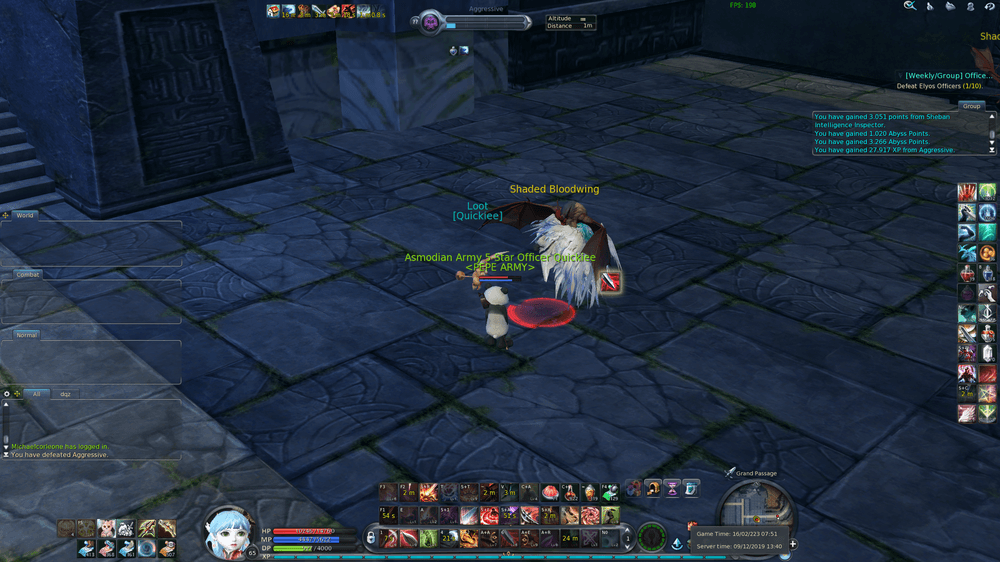Toggle the quickbar padlock
The width and height of the screenshot is (1000, 562).
pos(371,538)
